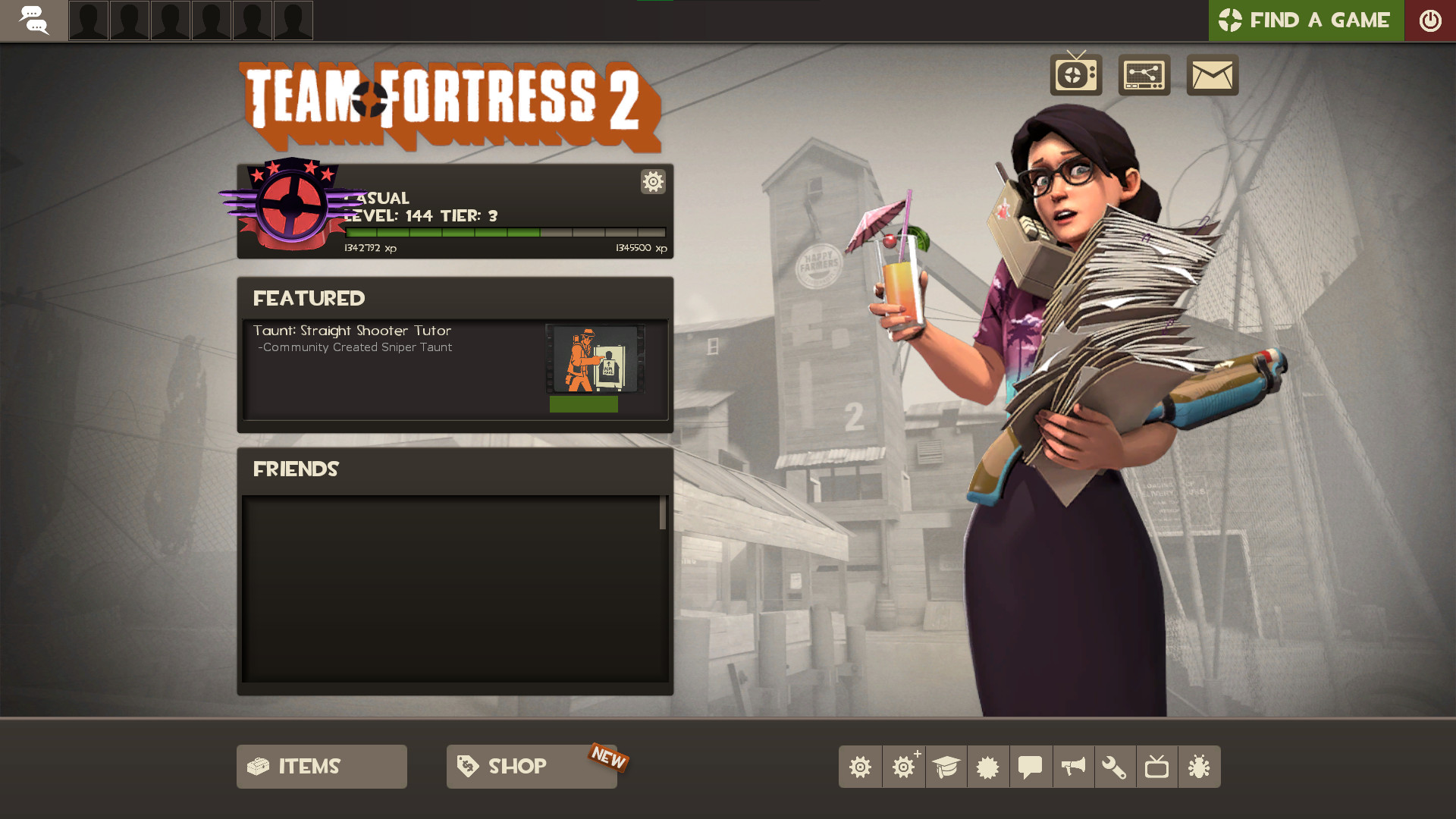Image resolution: width=1456 pixels, height=819 pixels.
Task: Open advanced options with the gear-plus icon
Action: click(903, 767)
